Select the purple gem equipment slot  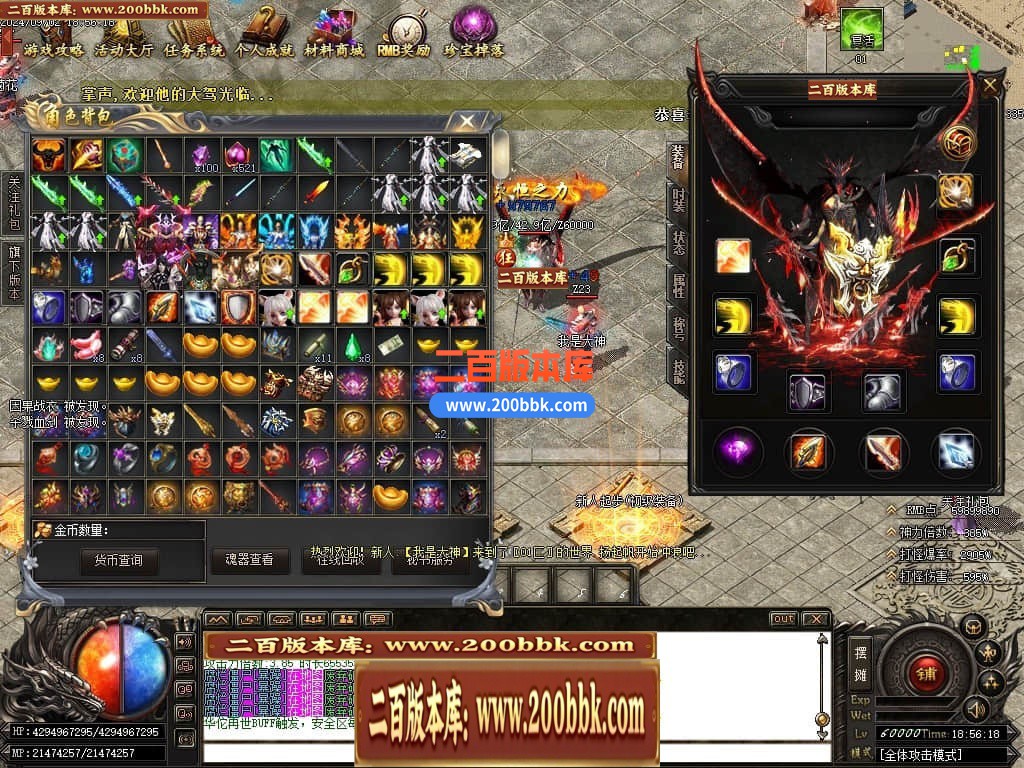[x=740, y=452]
